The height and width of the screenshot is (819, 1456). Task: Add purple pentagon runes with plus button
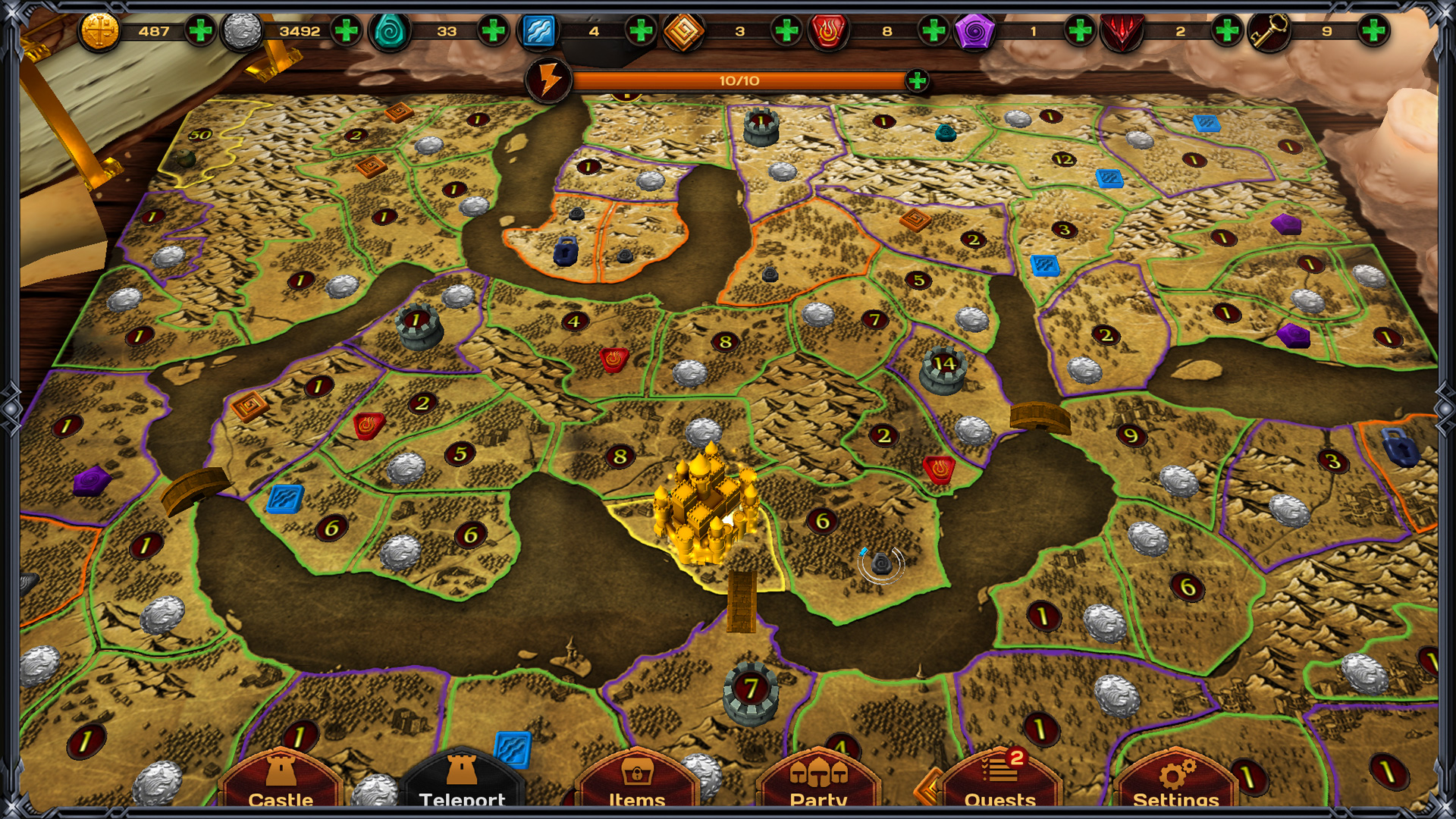click(1079, 31)
